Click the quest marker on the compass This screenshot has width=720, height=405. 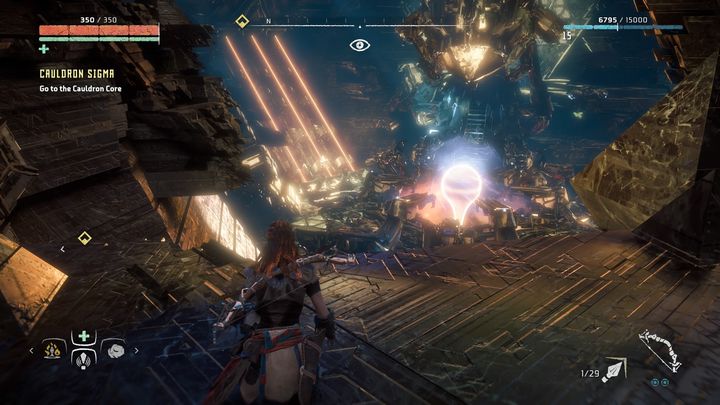tap(242, 21)
